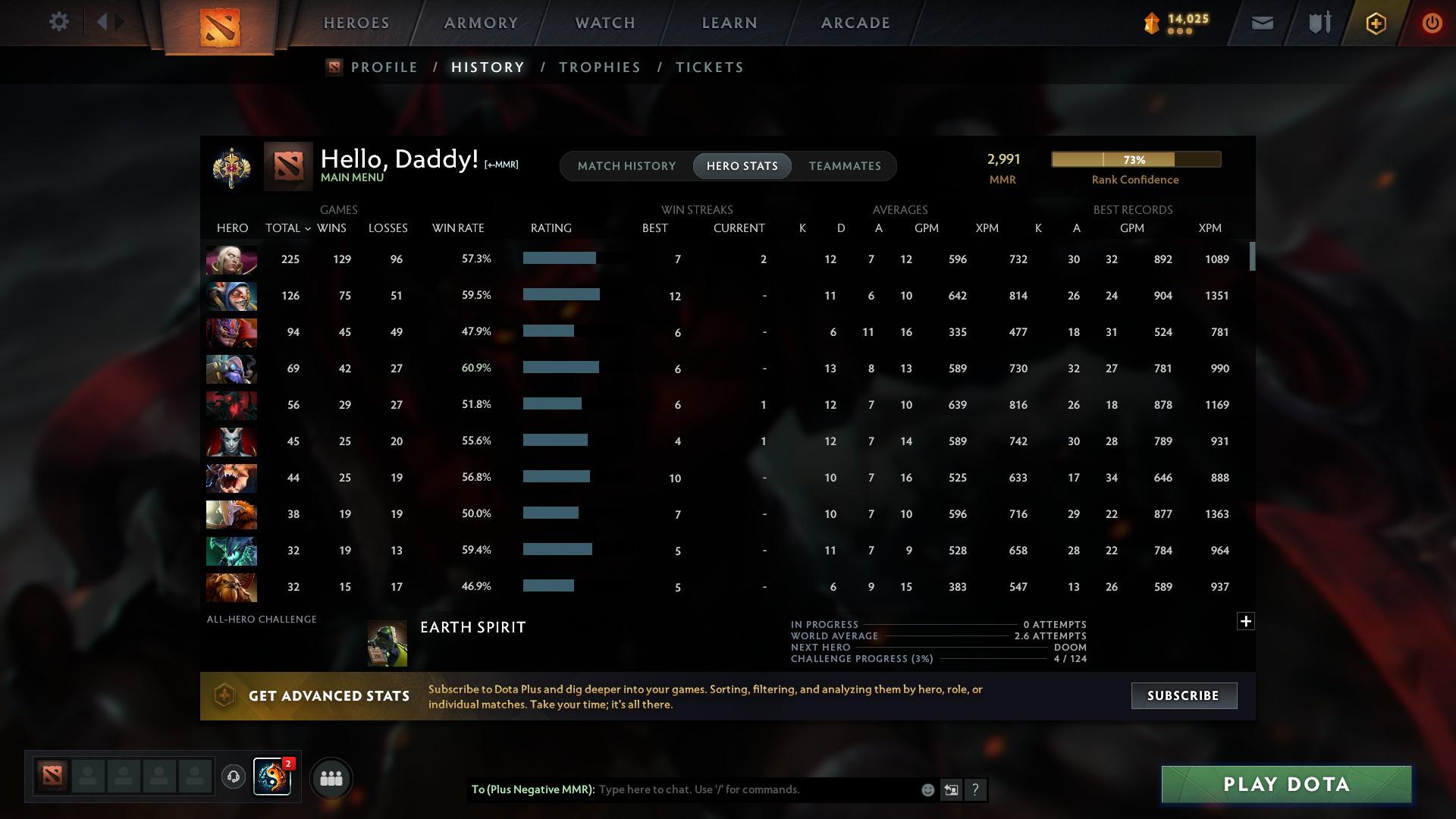The height and width of the screenshot is (819, 1456).
Task: Open the mail inbox icon
Action: pyautogui.click(x=1261, y=22)
